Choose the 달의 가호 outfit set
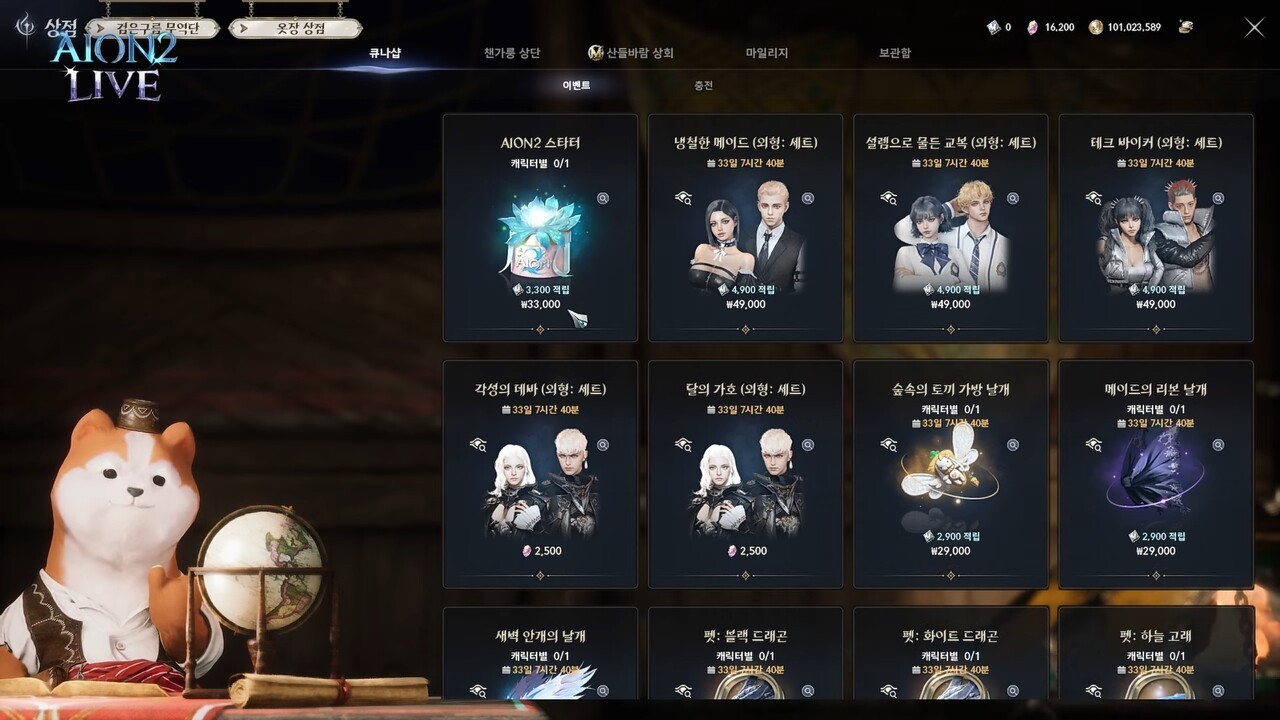 [746, 474]
